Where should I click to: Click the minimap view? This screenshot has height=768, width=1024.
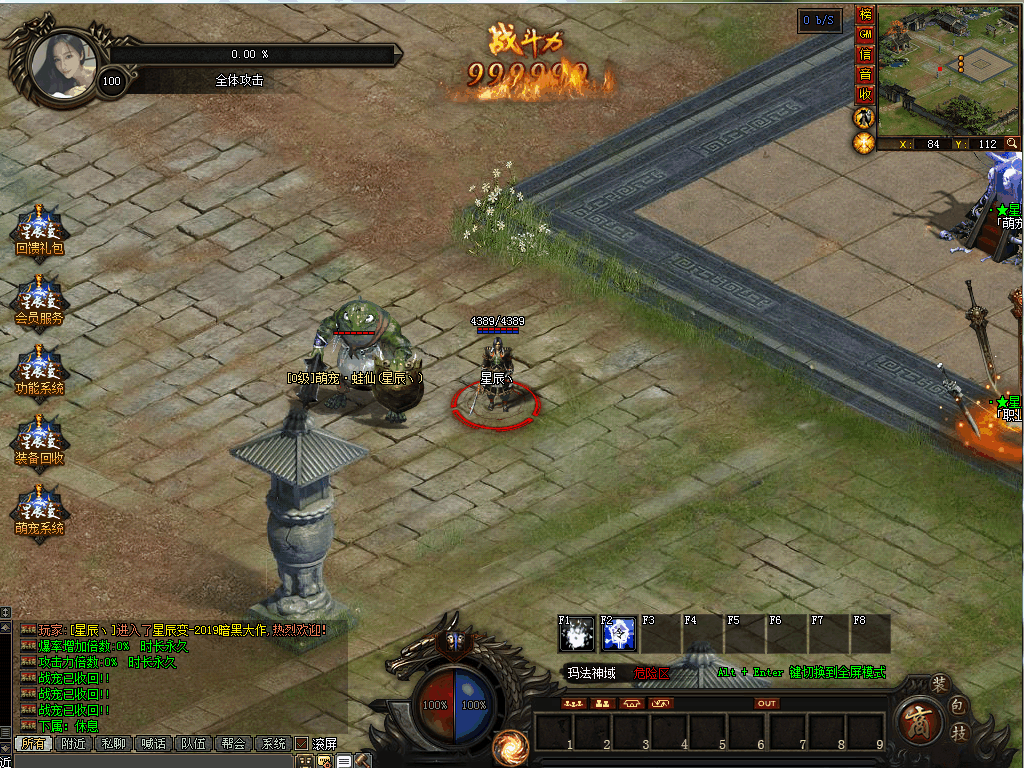(948, 70)
